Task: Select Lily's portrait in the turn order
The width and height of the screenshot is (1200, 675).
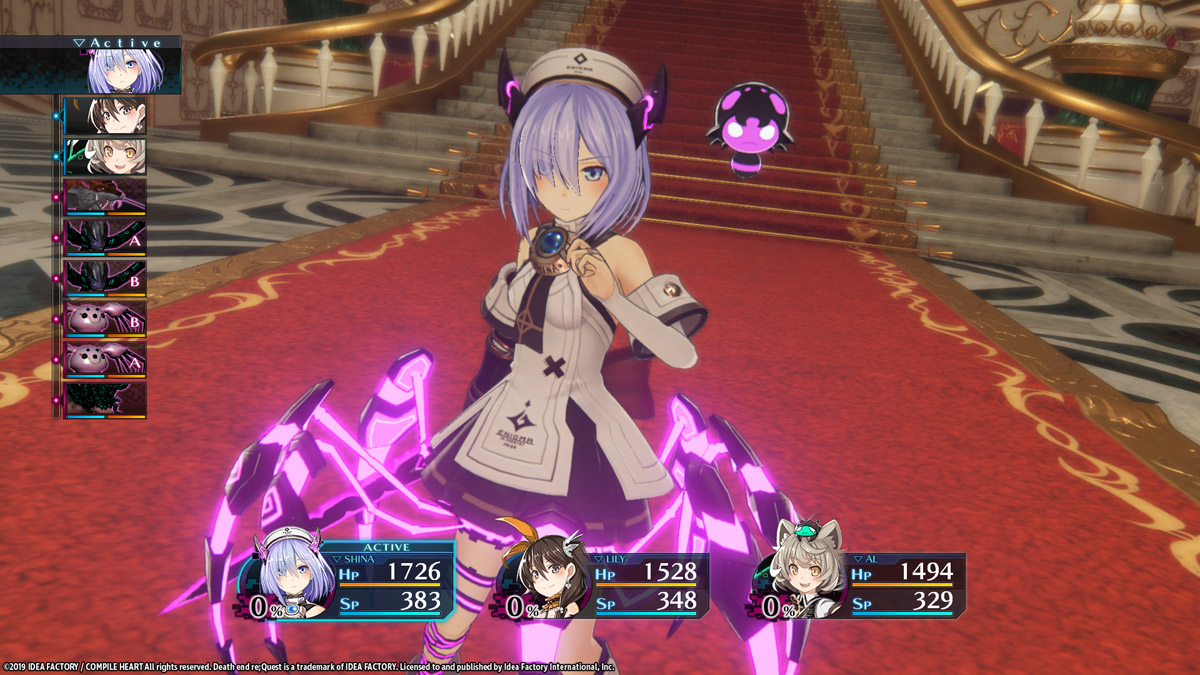Action: [105, 116]
